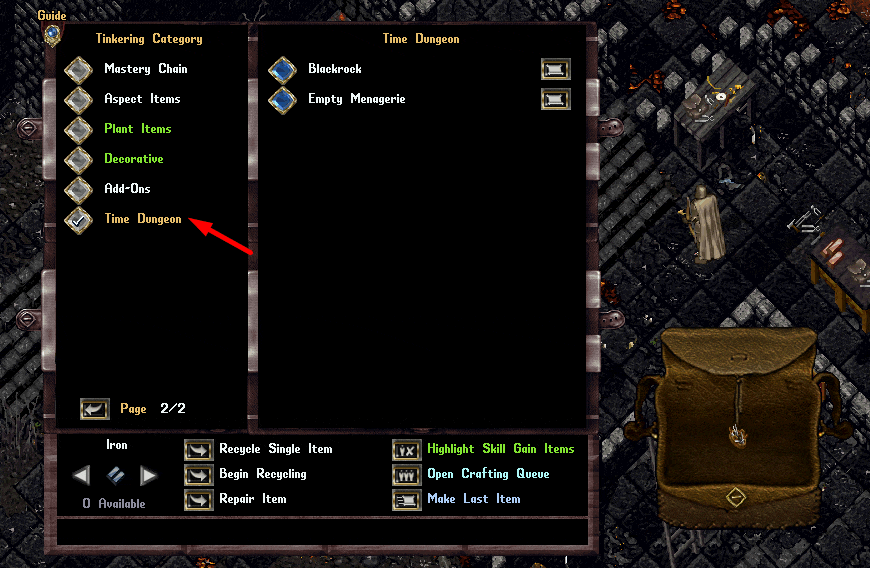Craft the Blackrock item
This screenshot has height=568, width=870.
click(x=283, y=70)
